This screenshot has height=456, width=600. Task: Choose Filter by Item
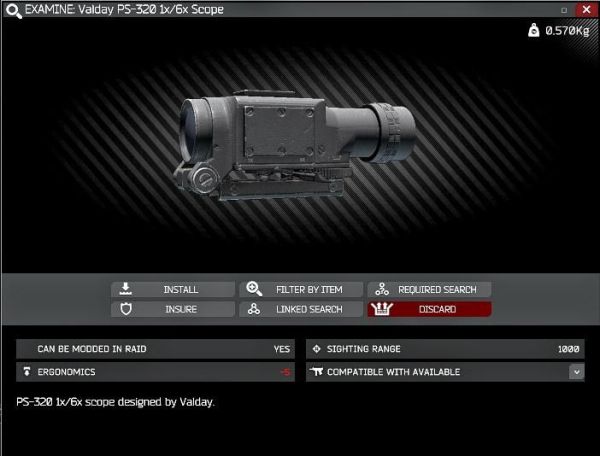pos(301,289)
